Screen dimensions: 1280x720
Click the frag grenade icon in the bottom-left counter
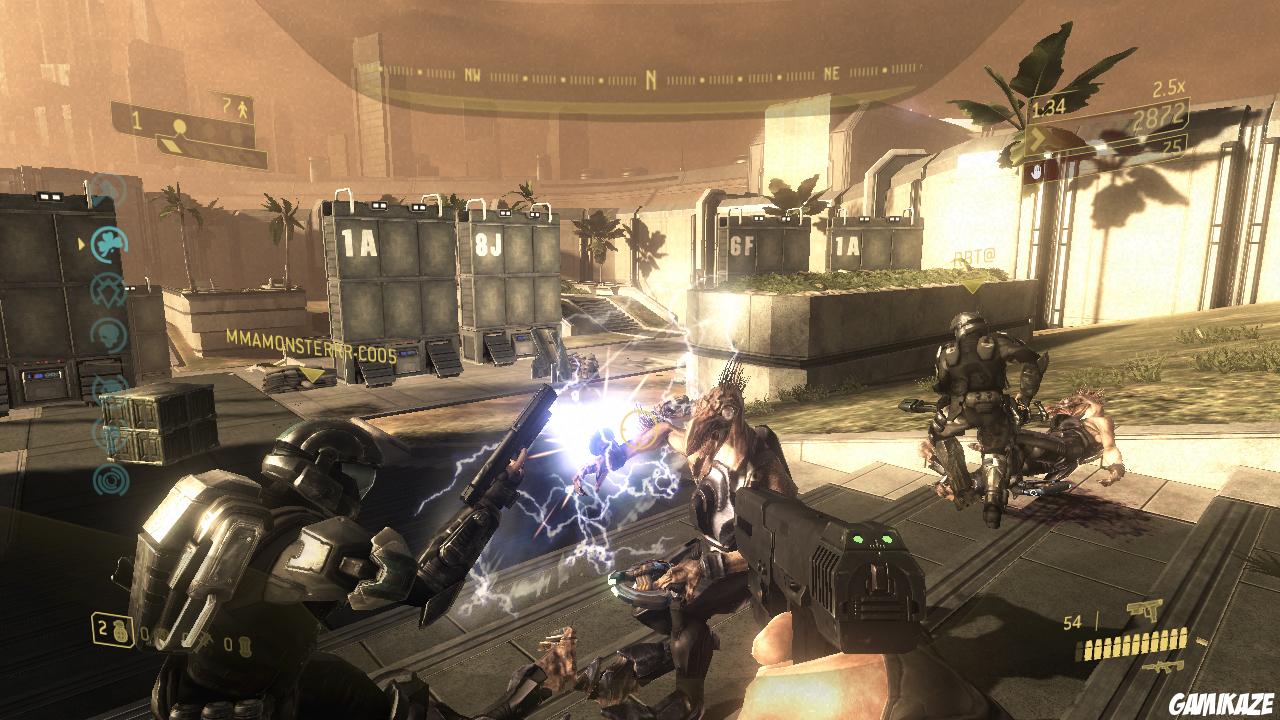(x=119, y=633)
